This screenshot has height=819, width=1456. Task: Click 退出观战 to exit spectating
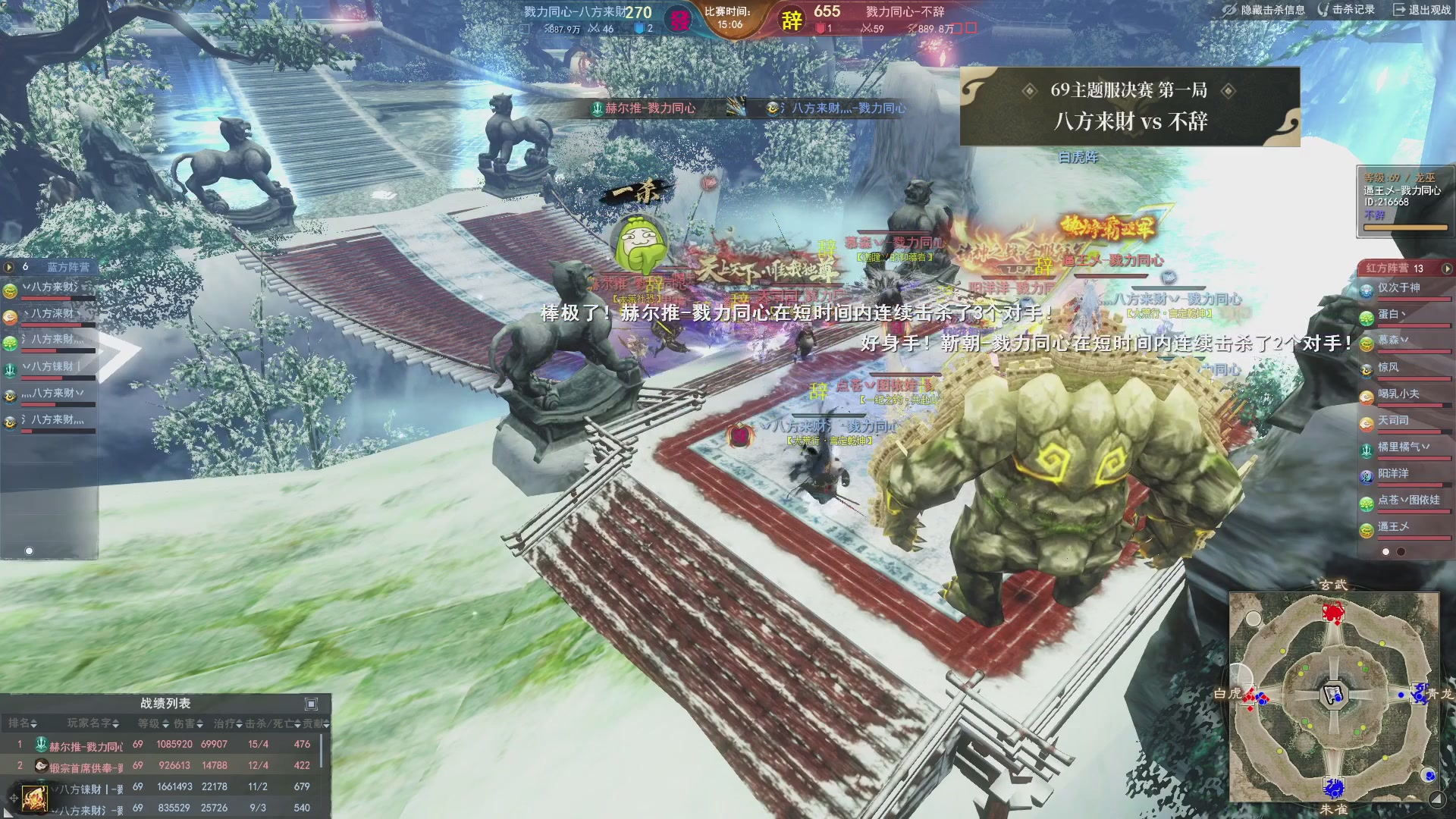(x=1422, y=10)
